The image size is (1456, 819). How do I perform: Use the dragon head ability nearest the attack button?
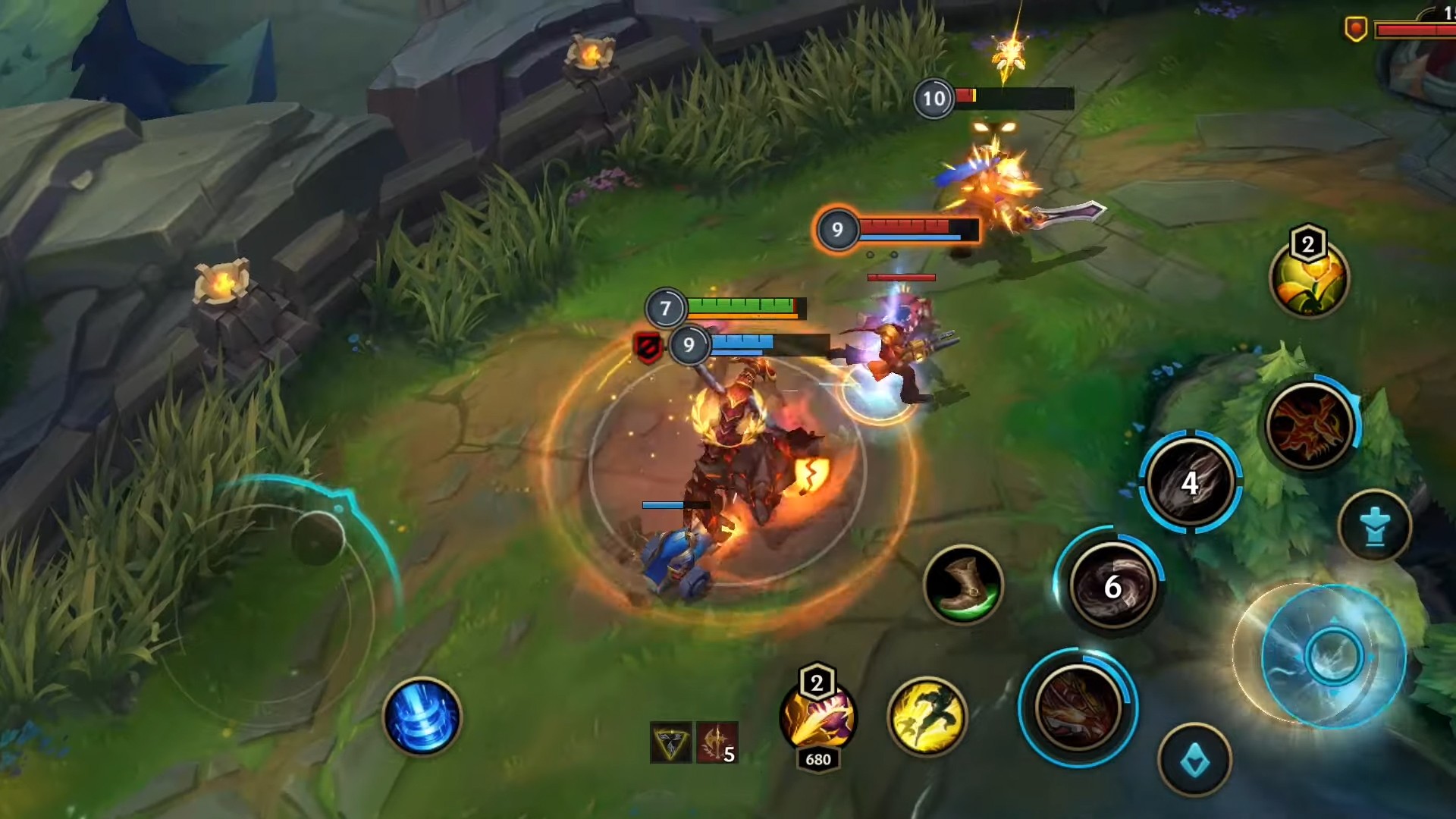(1077, 708)
